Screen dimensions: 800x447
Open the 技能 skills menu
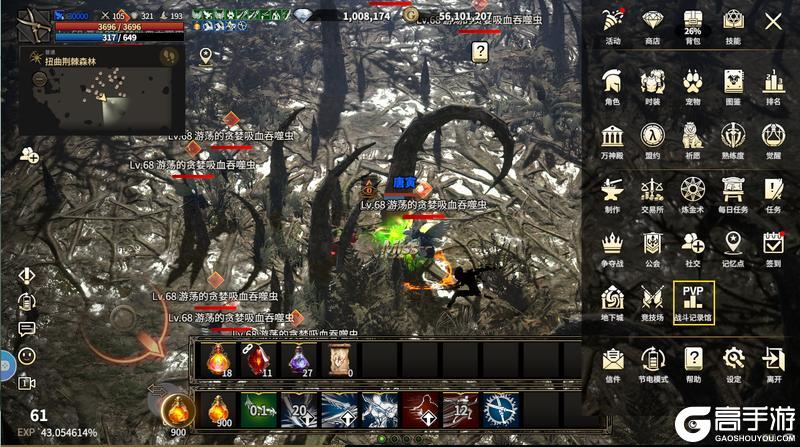tap(733, 23)
